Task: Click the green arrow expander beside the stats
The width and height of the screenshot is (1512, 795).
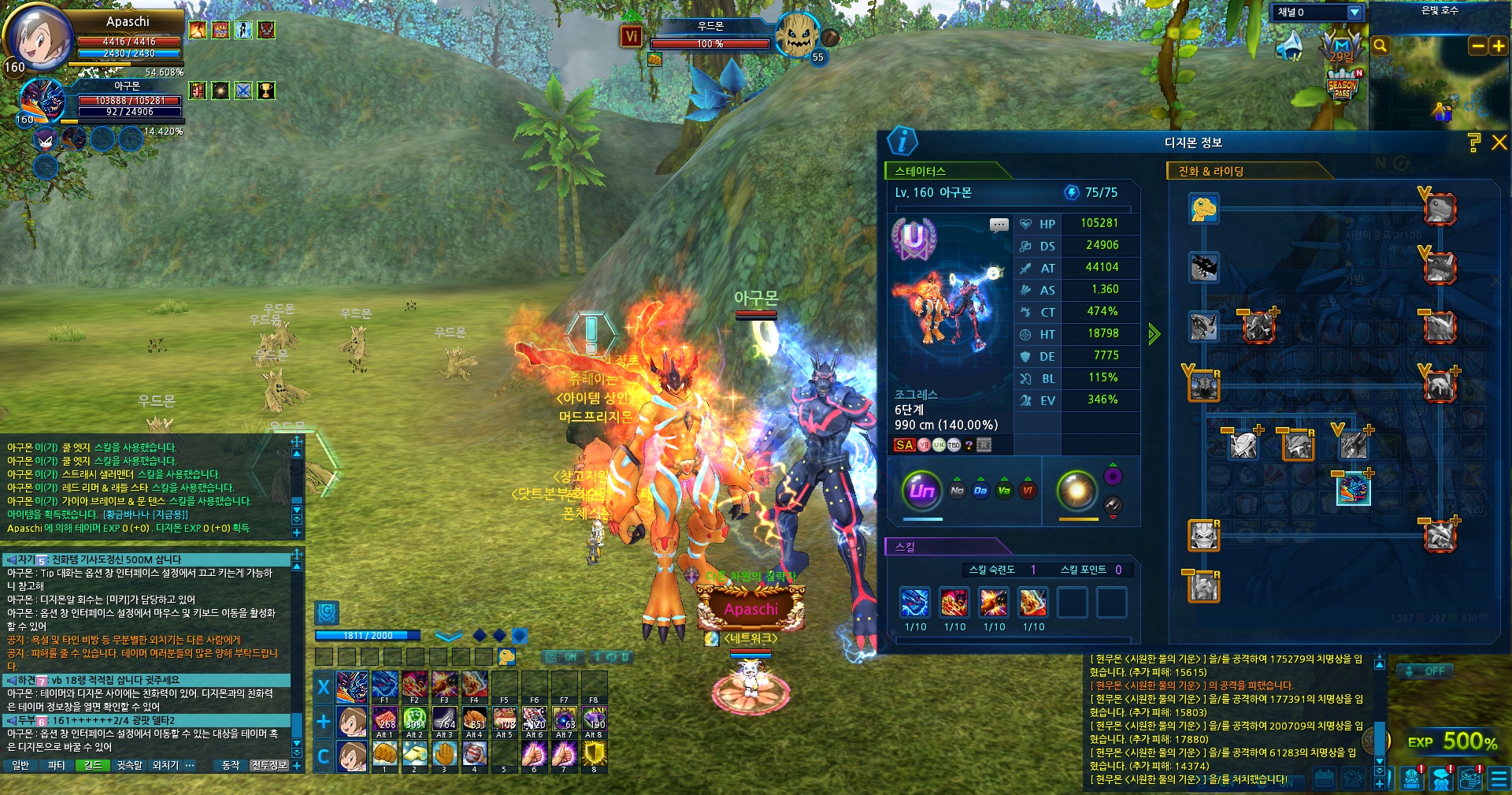Action: (1154, 334)
